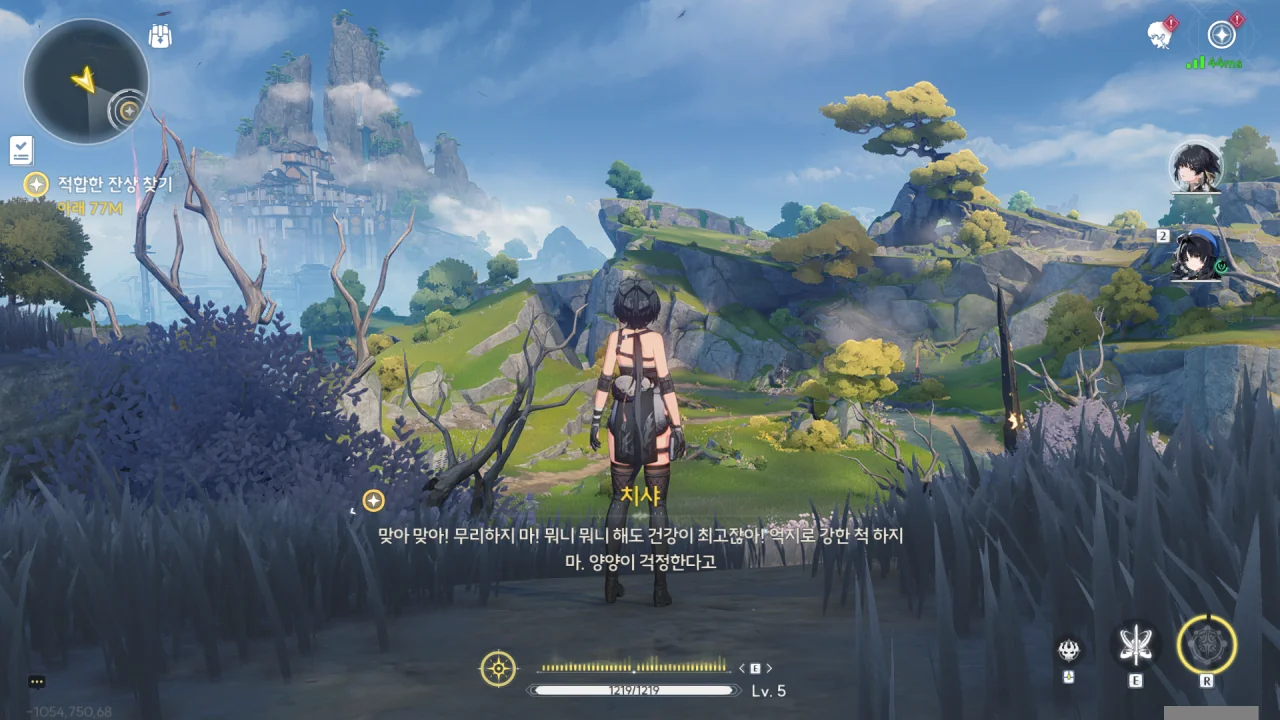Click the quest marker on the minimap edge
Screen dimensions: 1280x720
point(128,108)
